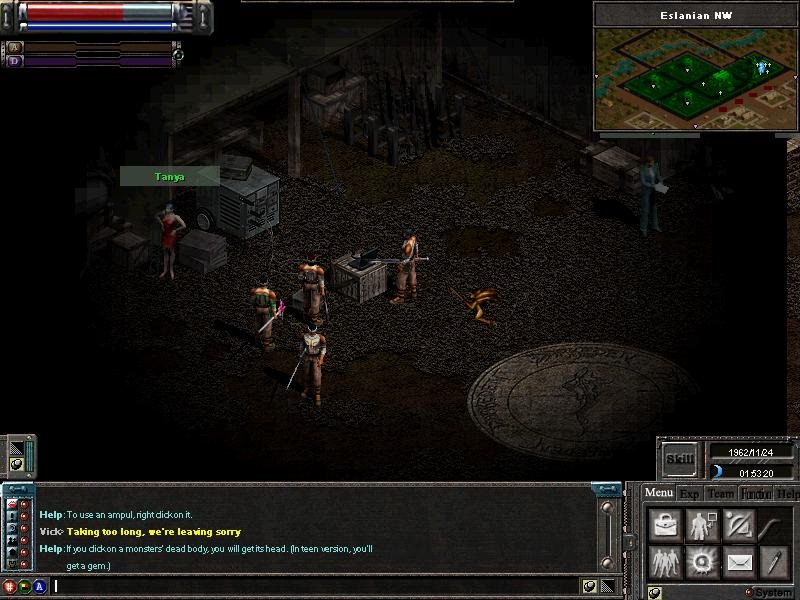This screenshot has height=600, width=800.
Task: Open the character figure status icon
Action: tap(701, 525)
